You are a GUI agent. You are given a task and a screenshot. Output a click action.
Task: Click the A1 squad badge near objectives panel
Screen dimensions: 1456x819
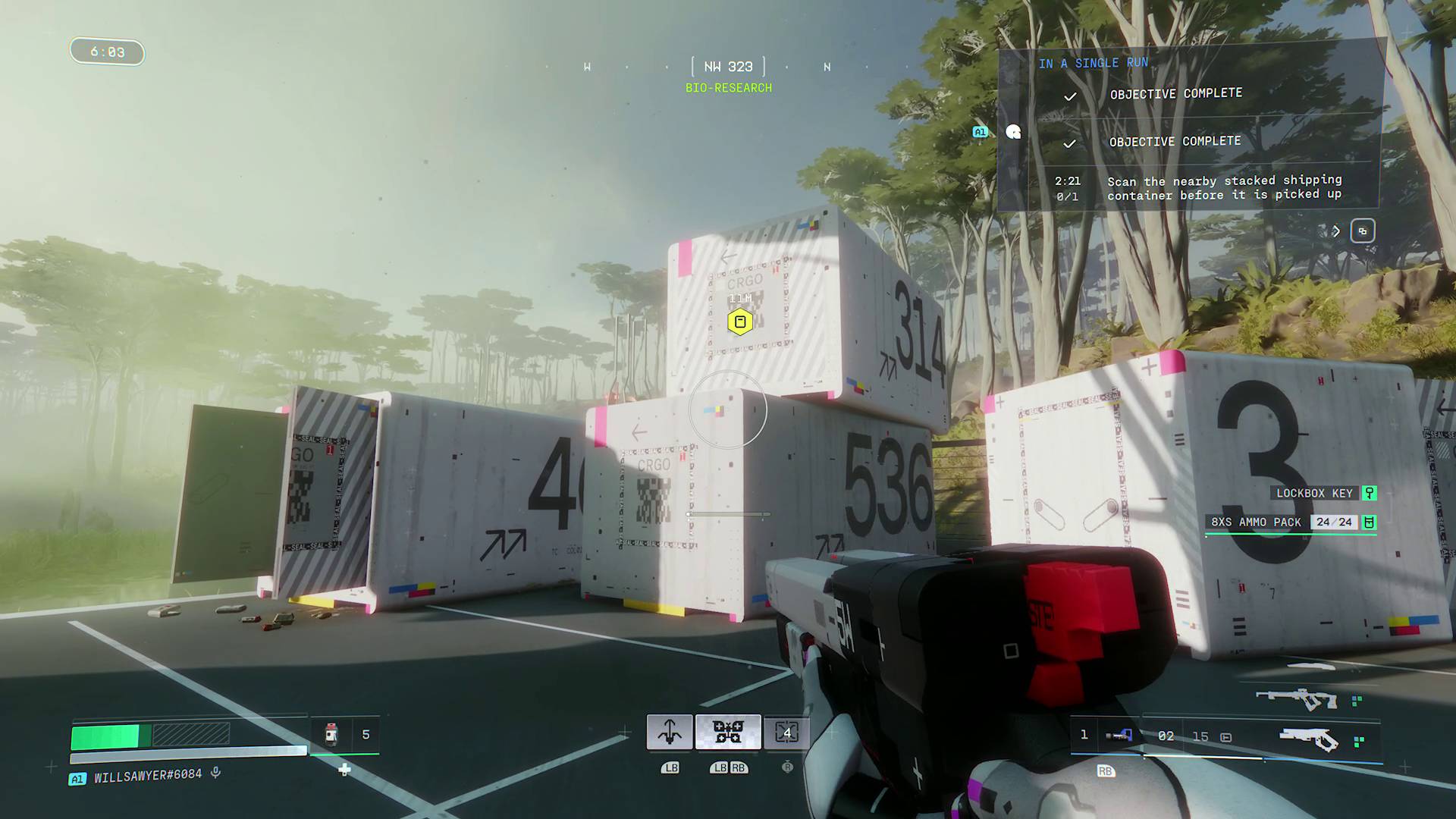pyautogui.click(x=981, y=131)
